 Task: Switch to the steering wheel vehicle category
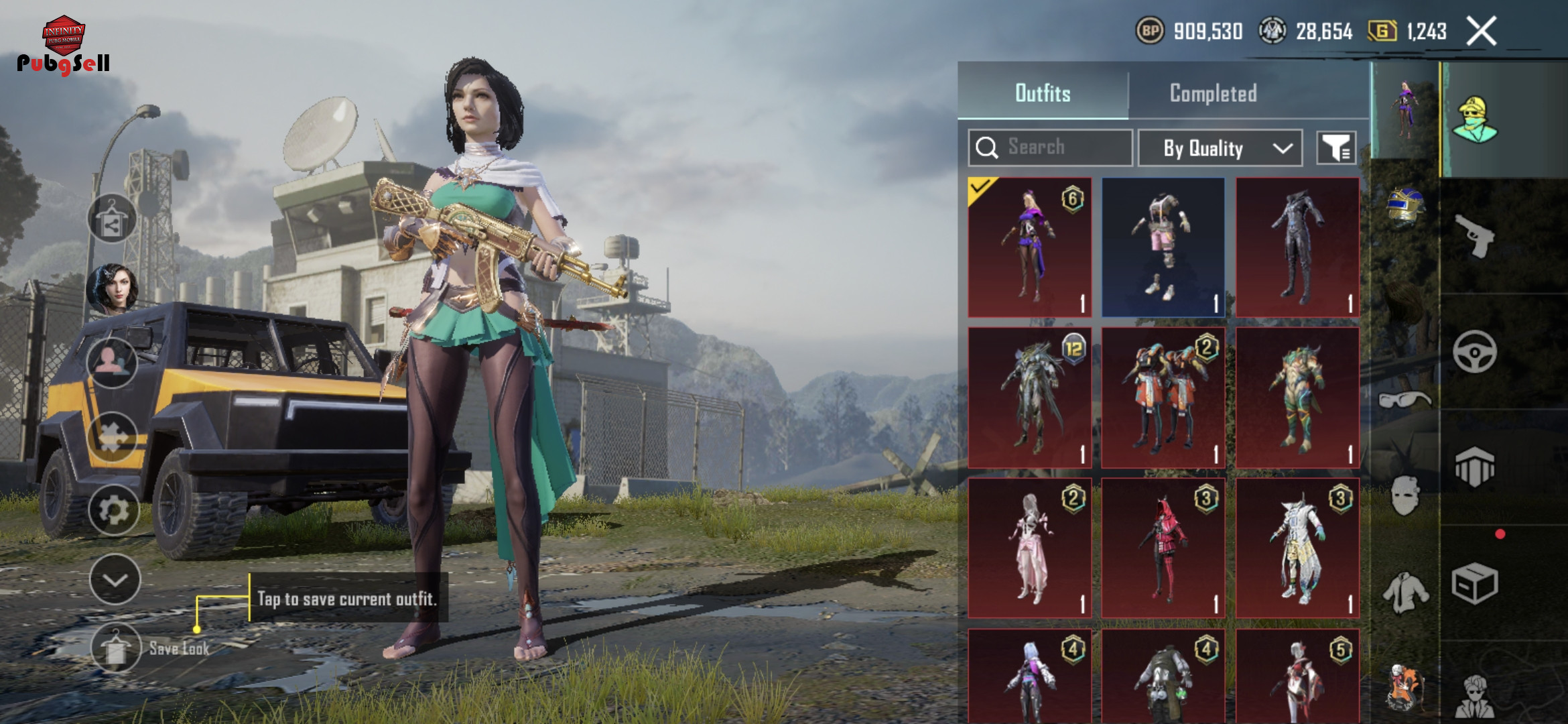(x=1475, y=352)
